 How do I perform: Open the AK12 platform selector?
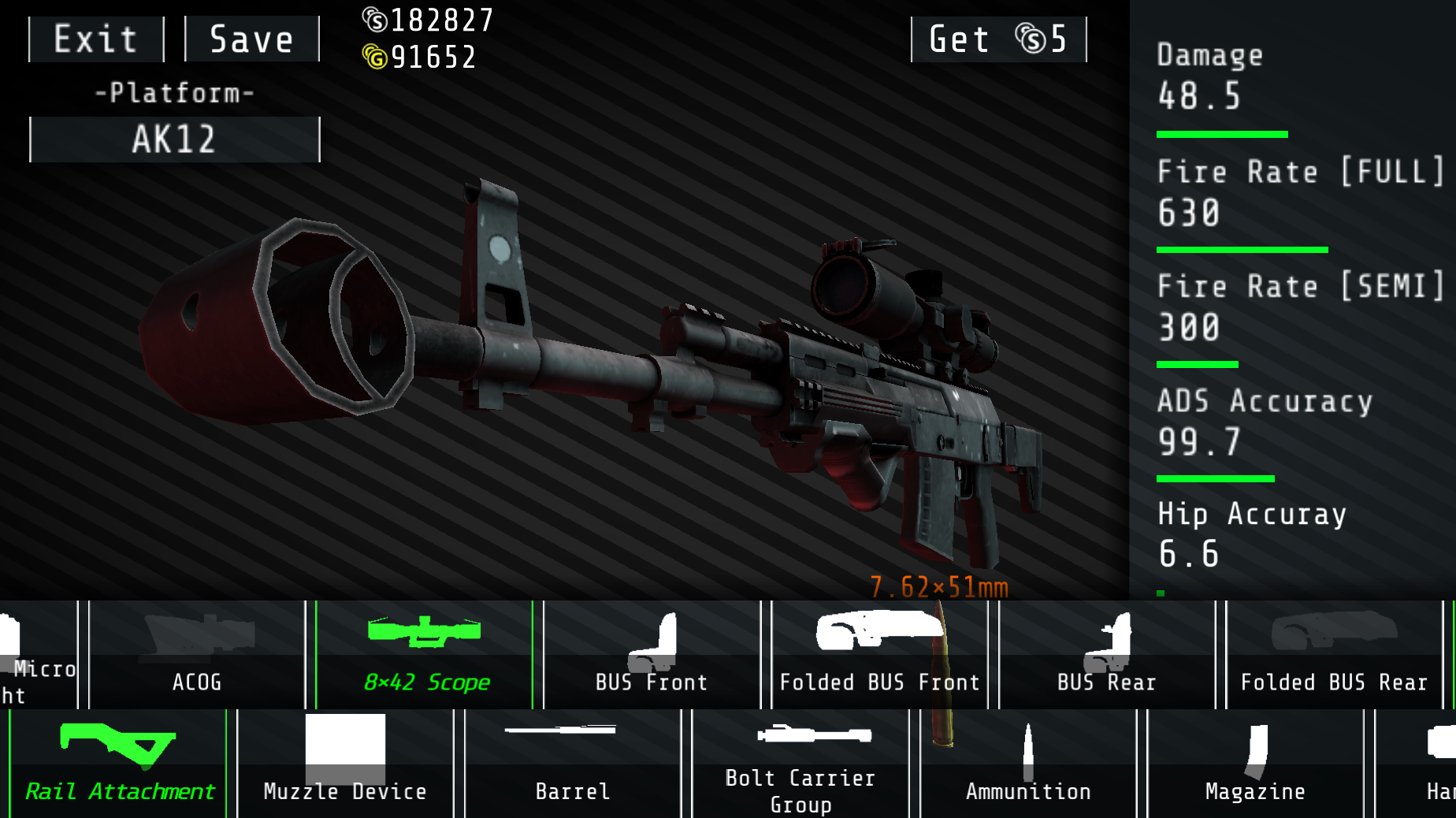click(174, 139)
